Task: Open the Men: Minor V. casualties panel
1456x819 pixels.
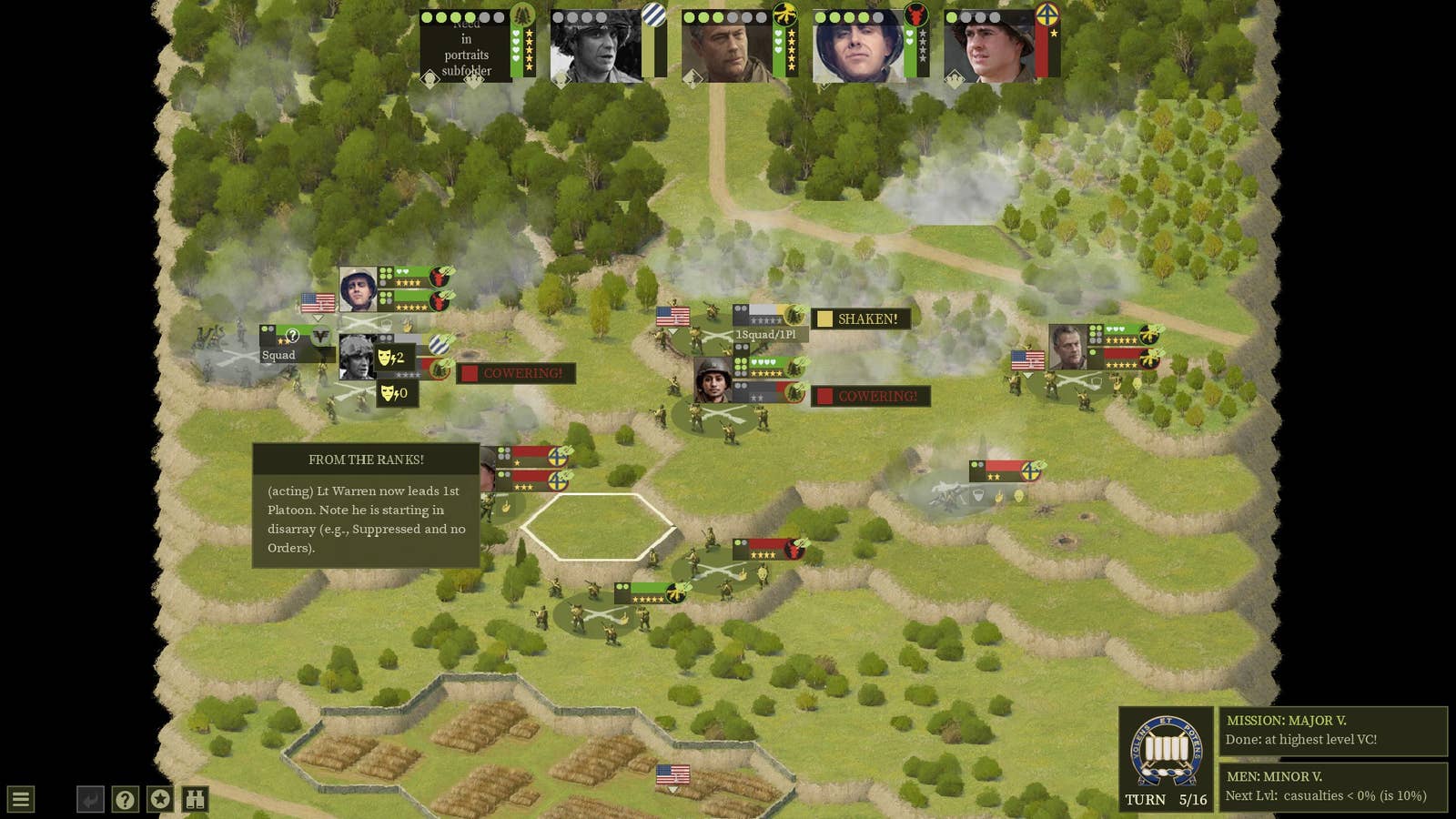Action: 1332,786
